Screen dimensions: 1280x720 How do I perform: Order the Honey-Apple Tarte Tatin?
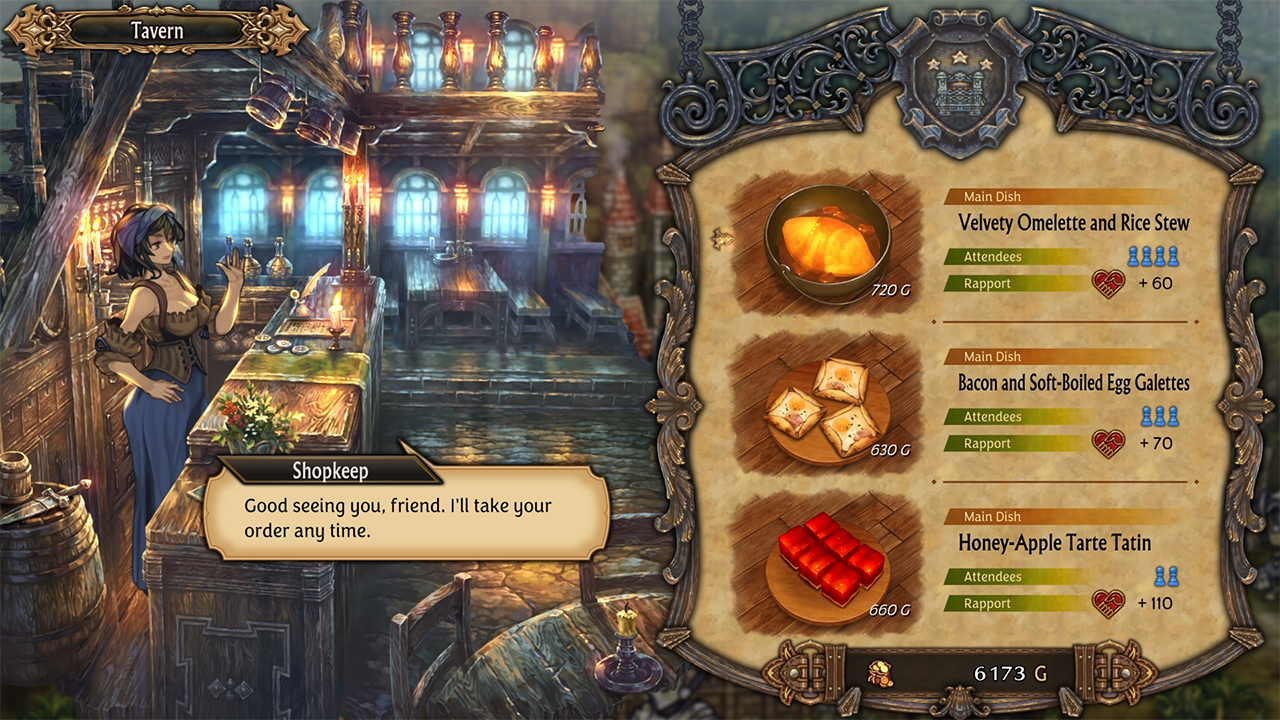click(x=1054, y=542)
